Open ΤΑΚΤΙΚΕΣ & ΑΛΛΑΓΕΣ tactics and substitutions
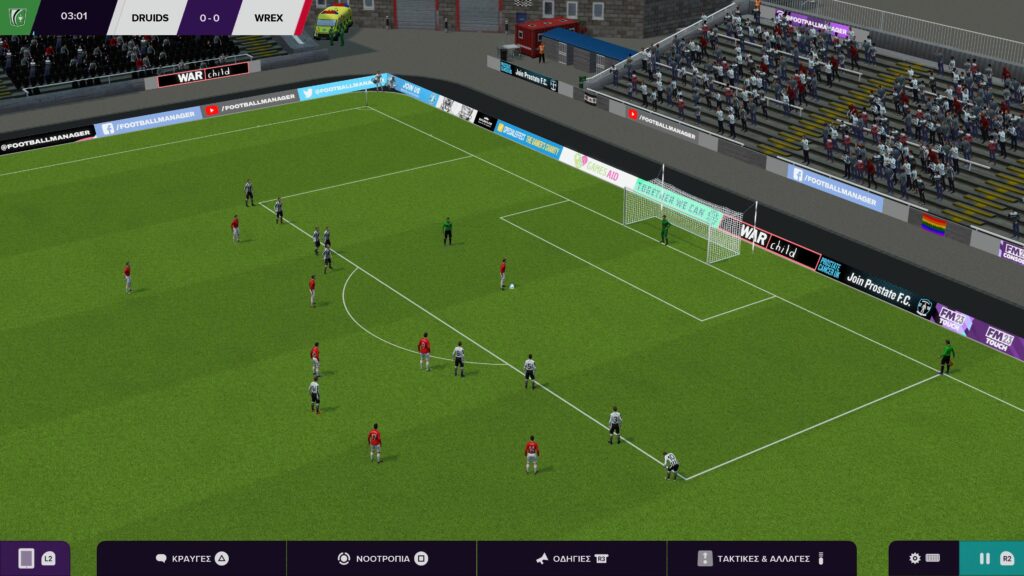Image resolution: width=1024 pixels, height=576 pixels. tap(761, 558)
